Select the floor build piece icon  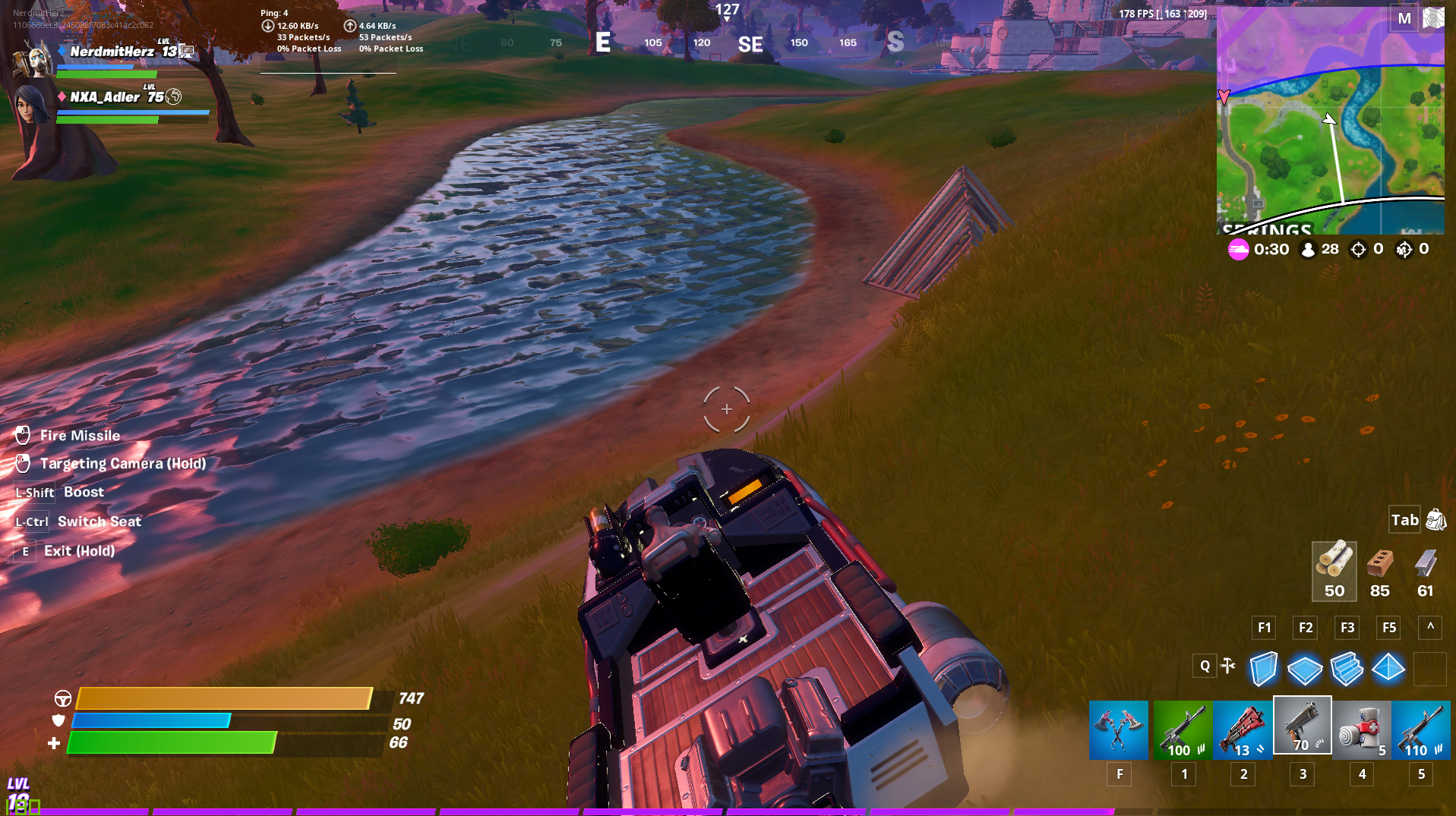tap(1306, 669)
